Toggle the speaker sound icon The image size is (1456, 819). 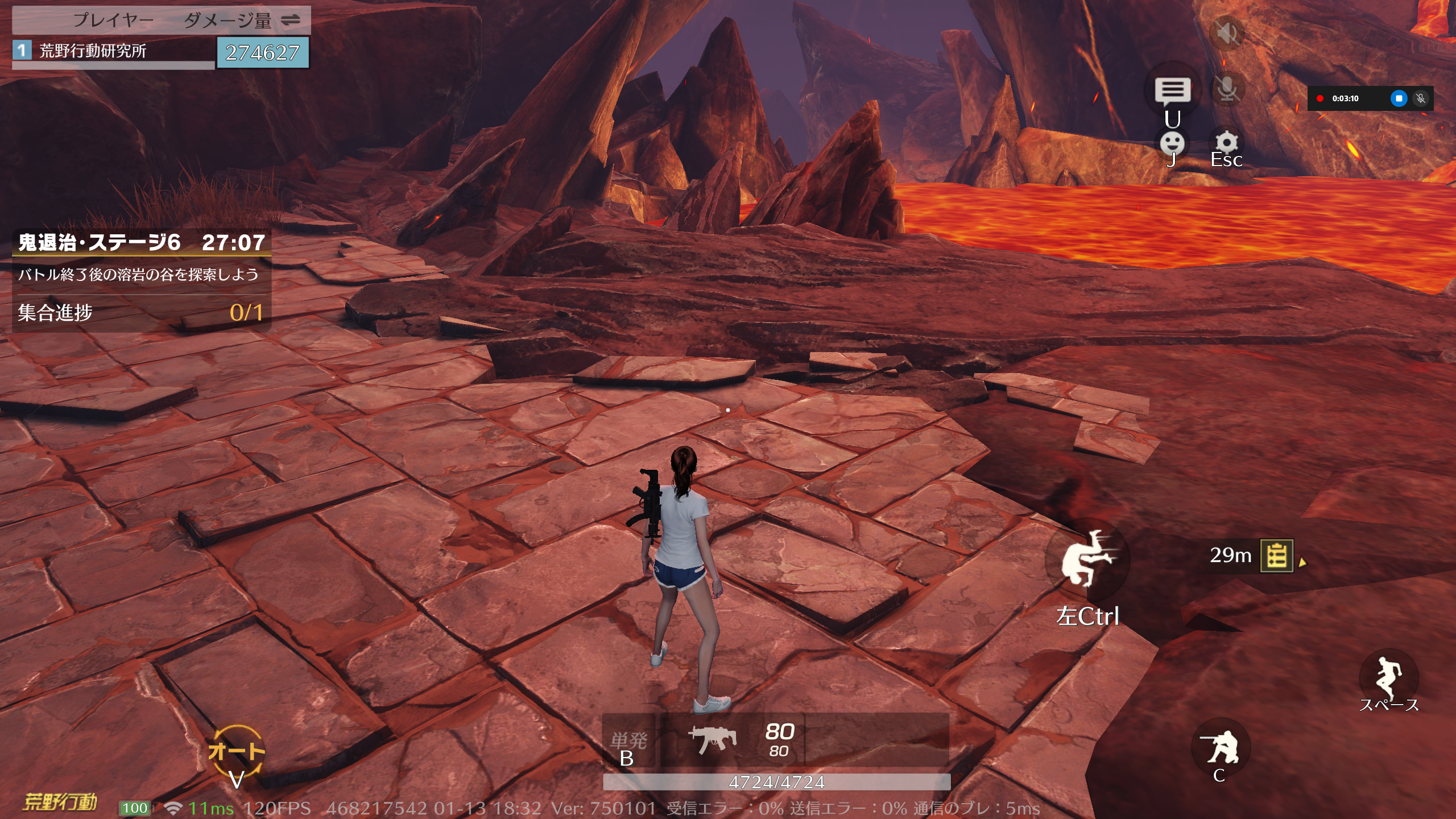pyautogui.click(x=1227, y=33)
